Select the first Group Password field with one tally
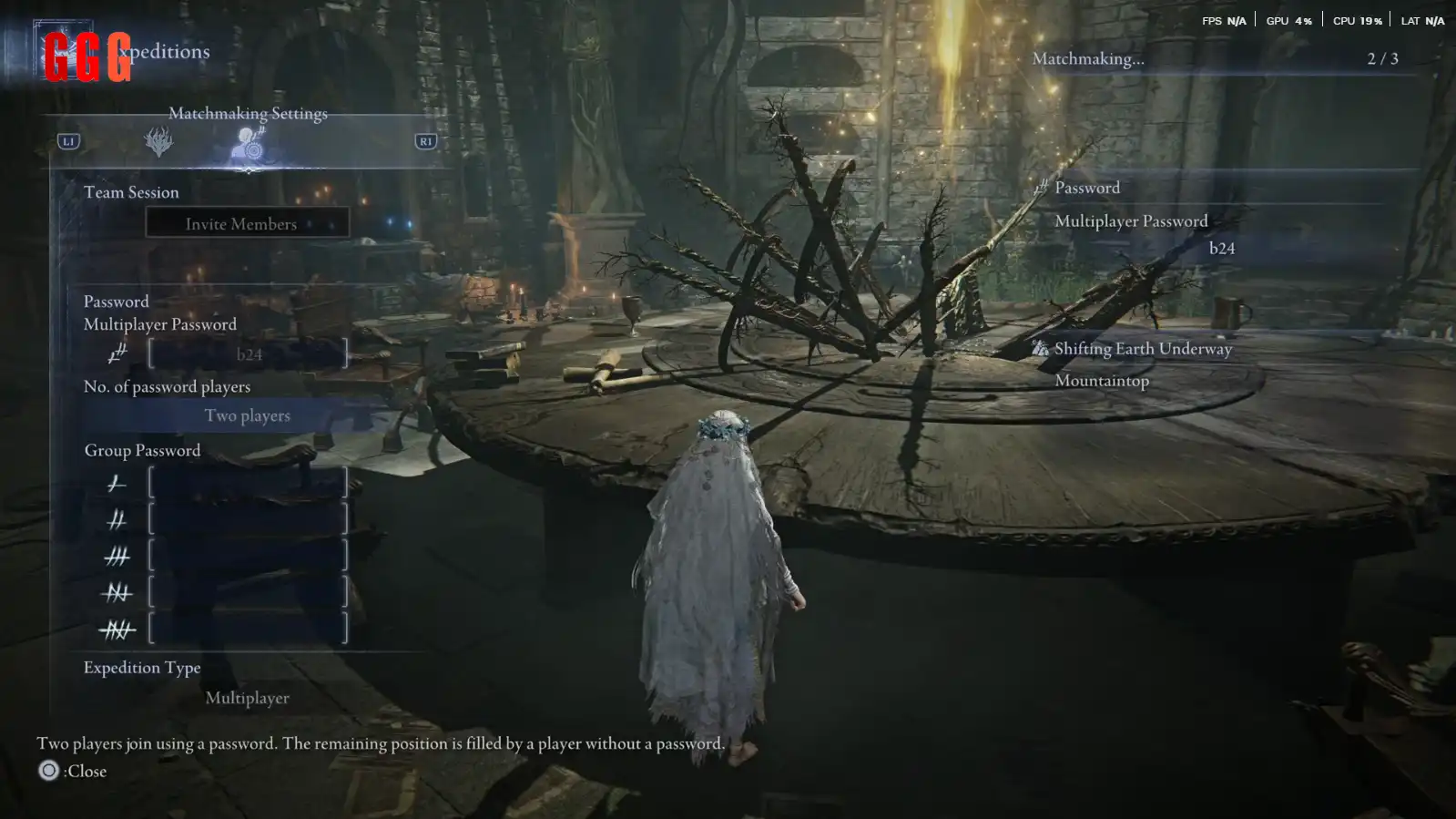The image size is (1456, 819). [248, 483]
